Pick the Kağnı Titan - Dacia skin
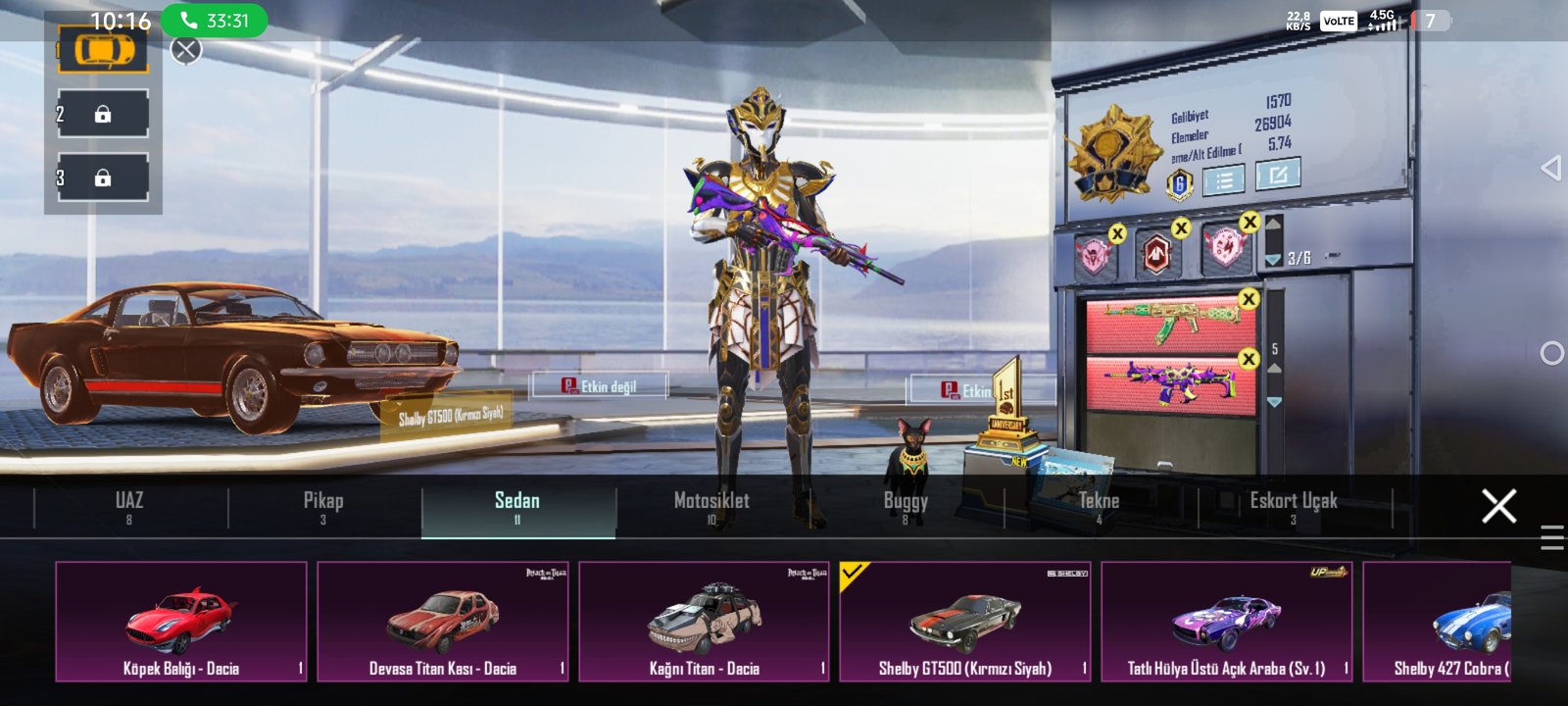1568x706 pixels. [704, 622]
